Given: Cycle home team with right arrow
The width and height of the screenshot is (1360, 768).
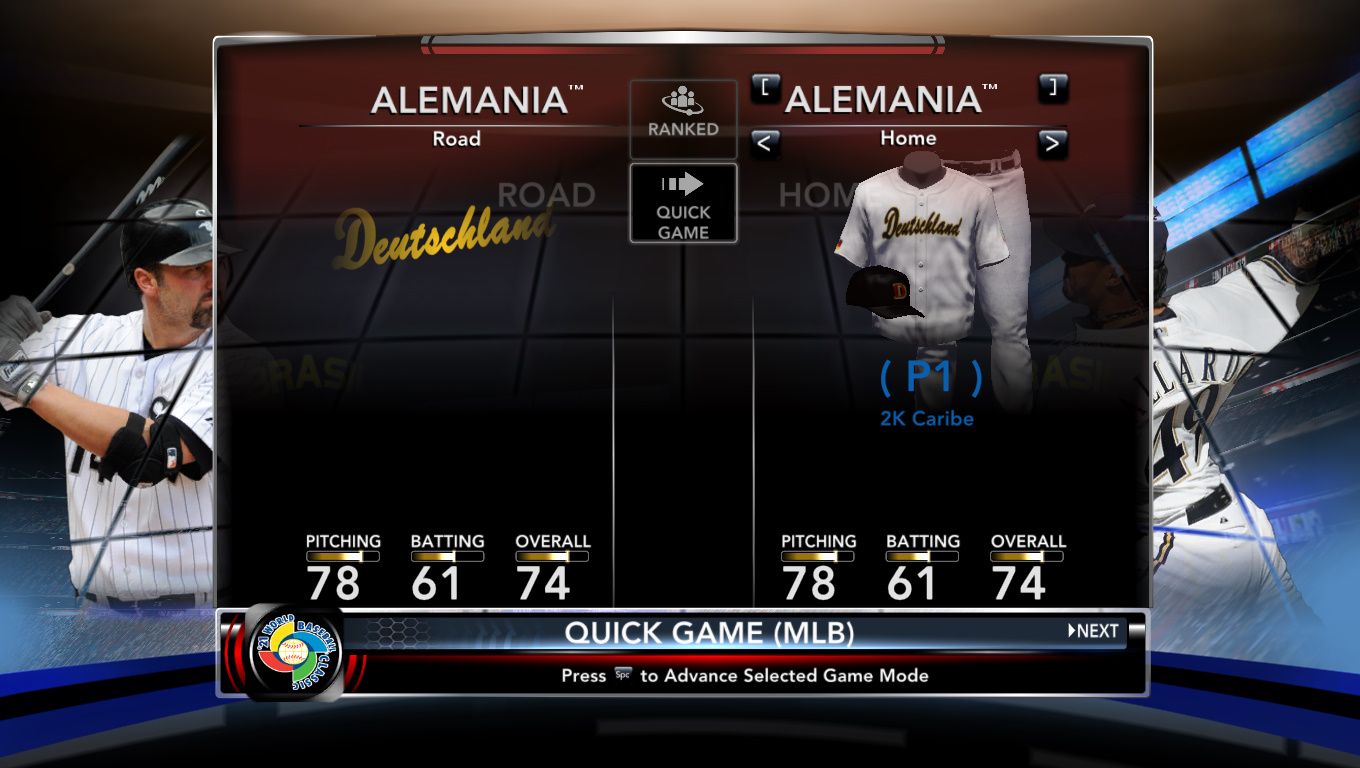Looking at the screenshot, I should 1051,144.
